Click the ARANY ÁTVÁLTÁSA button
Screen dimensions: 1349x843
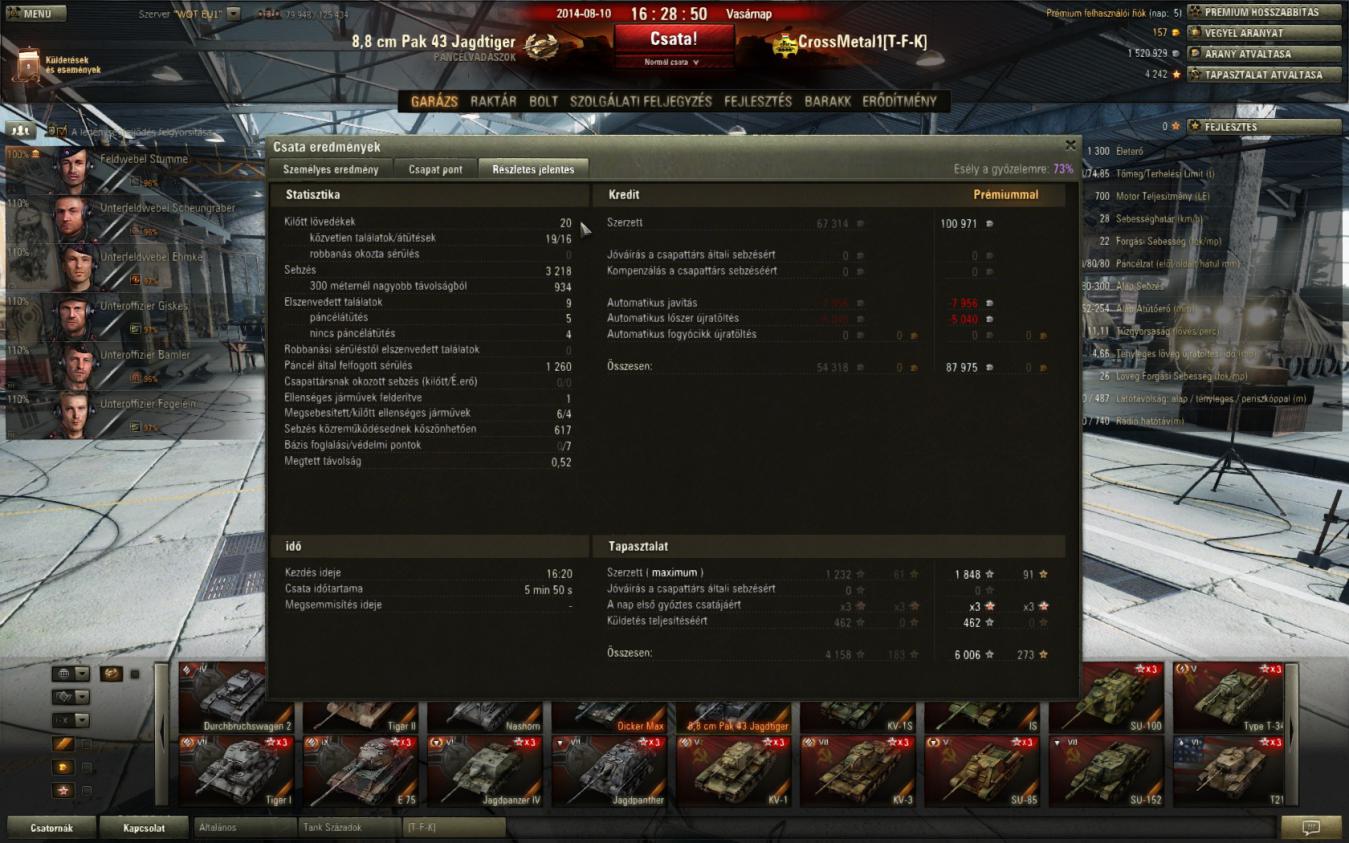1264,53
